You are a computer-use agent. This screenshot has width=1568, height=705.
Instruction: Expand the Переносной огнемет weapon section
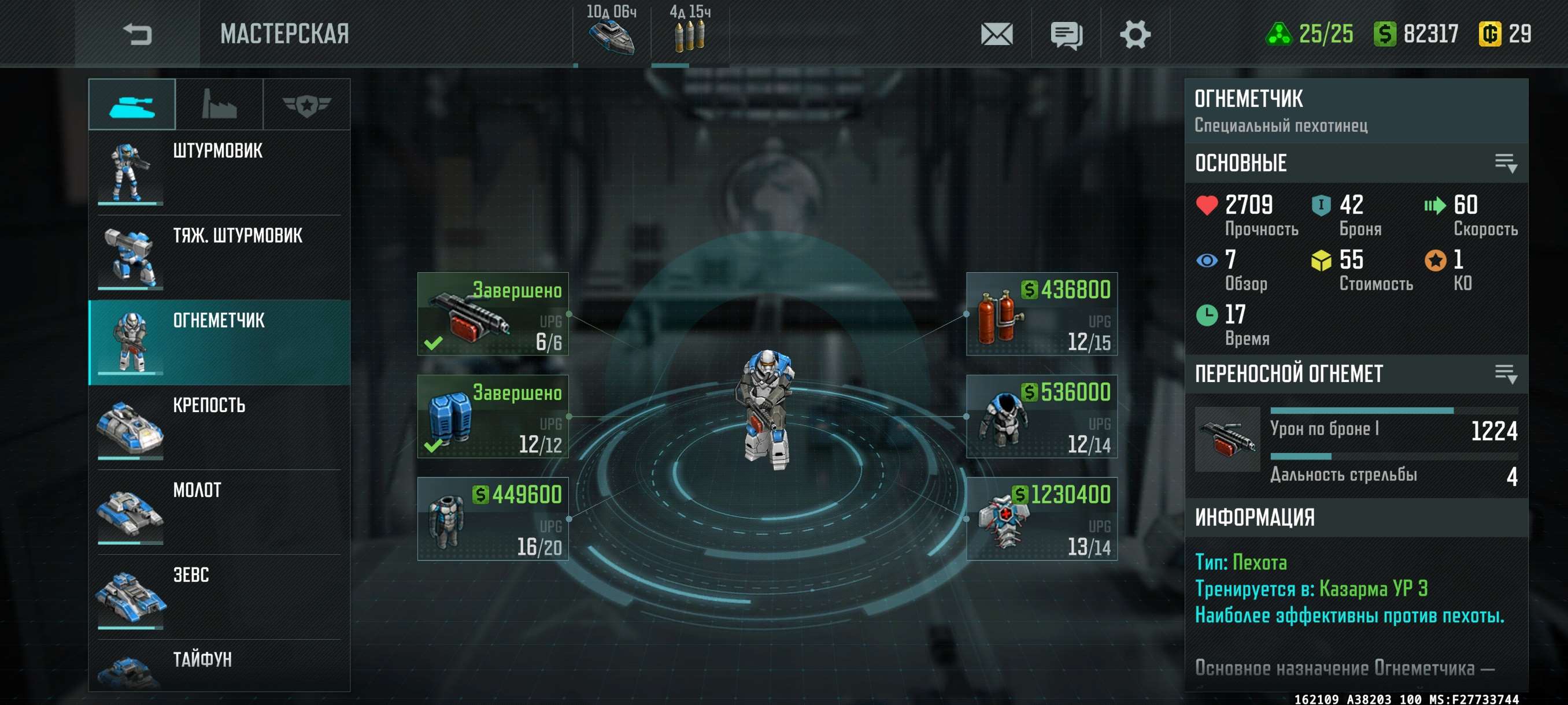[x=1506, y=373]
